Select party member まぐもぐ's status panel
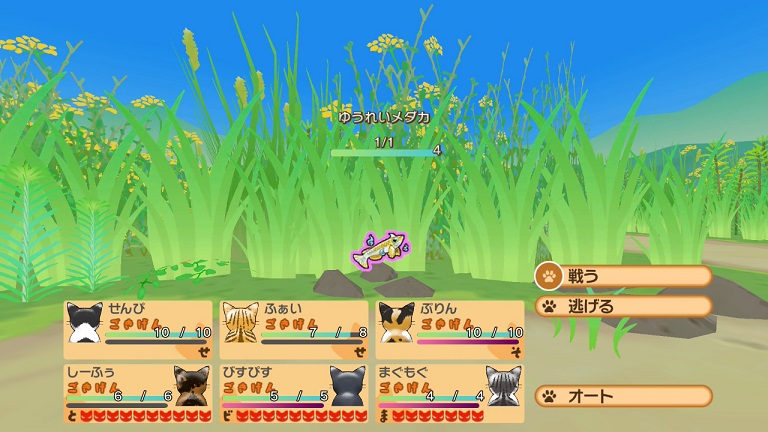The width and height of the screenshot is (768, 432). point(450,393)
